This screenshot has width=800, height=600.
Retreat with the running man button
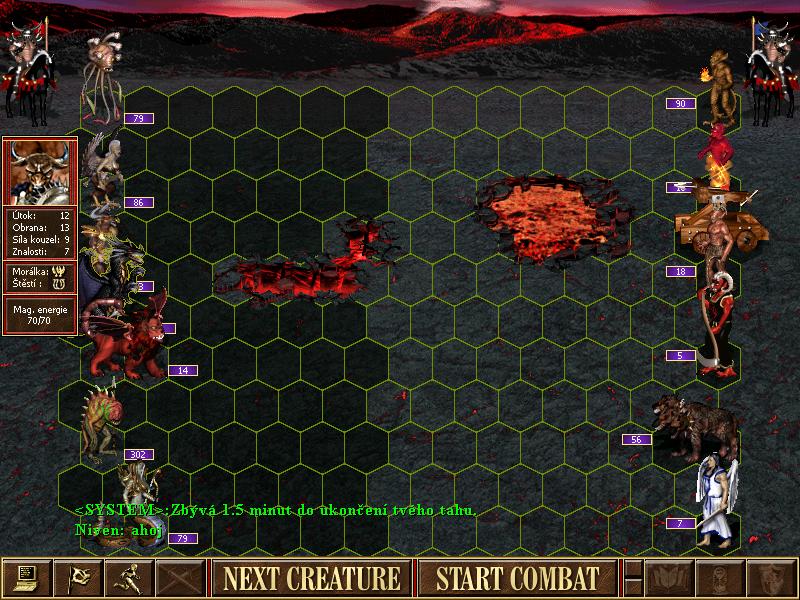(129, 578)
